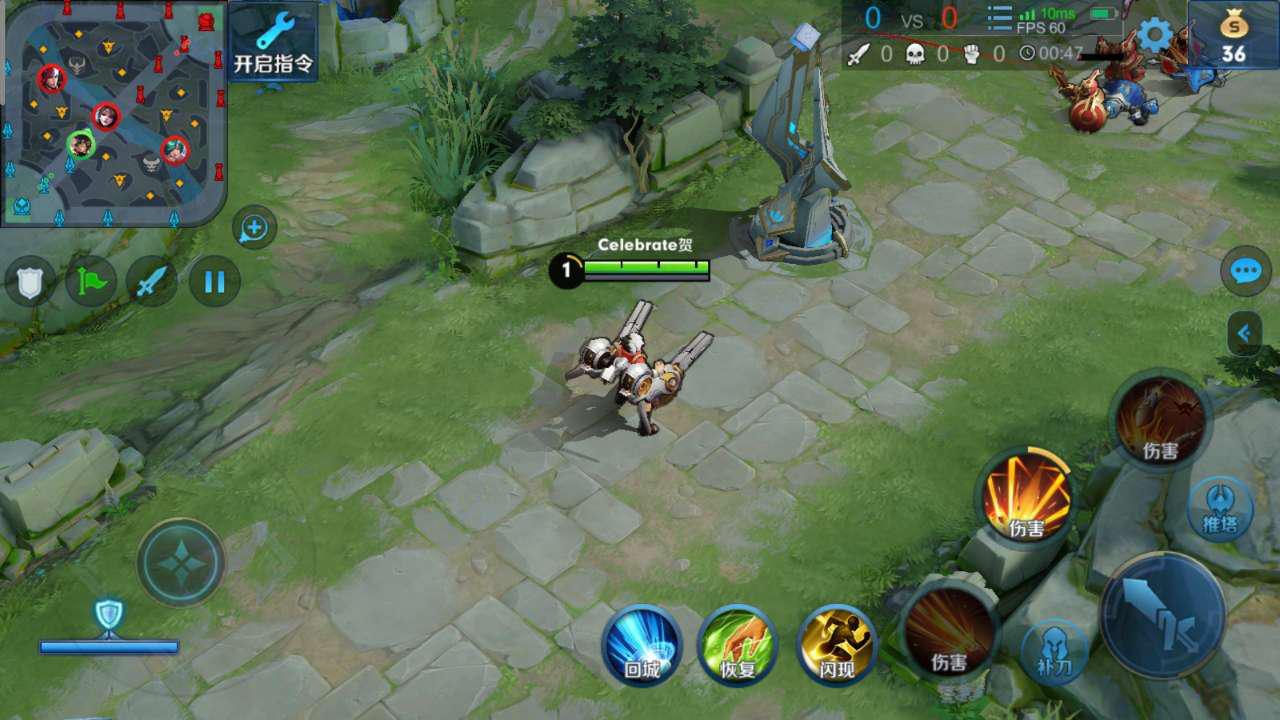
Task: Open the scoreboard list icon beside the score
Action: click(999, 19)
